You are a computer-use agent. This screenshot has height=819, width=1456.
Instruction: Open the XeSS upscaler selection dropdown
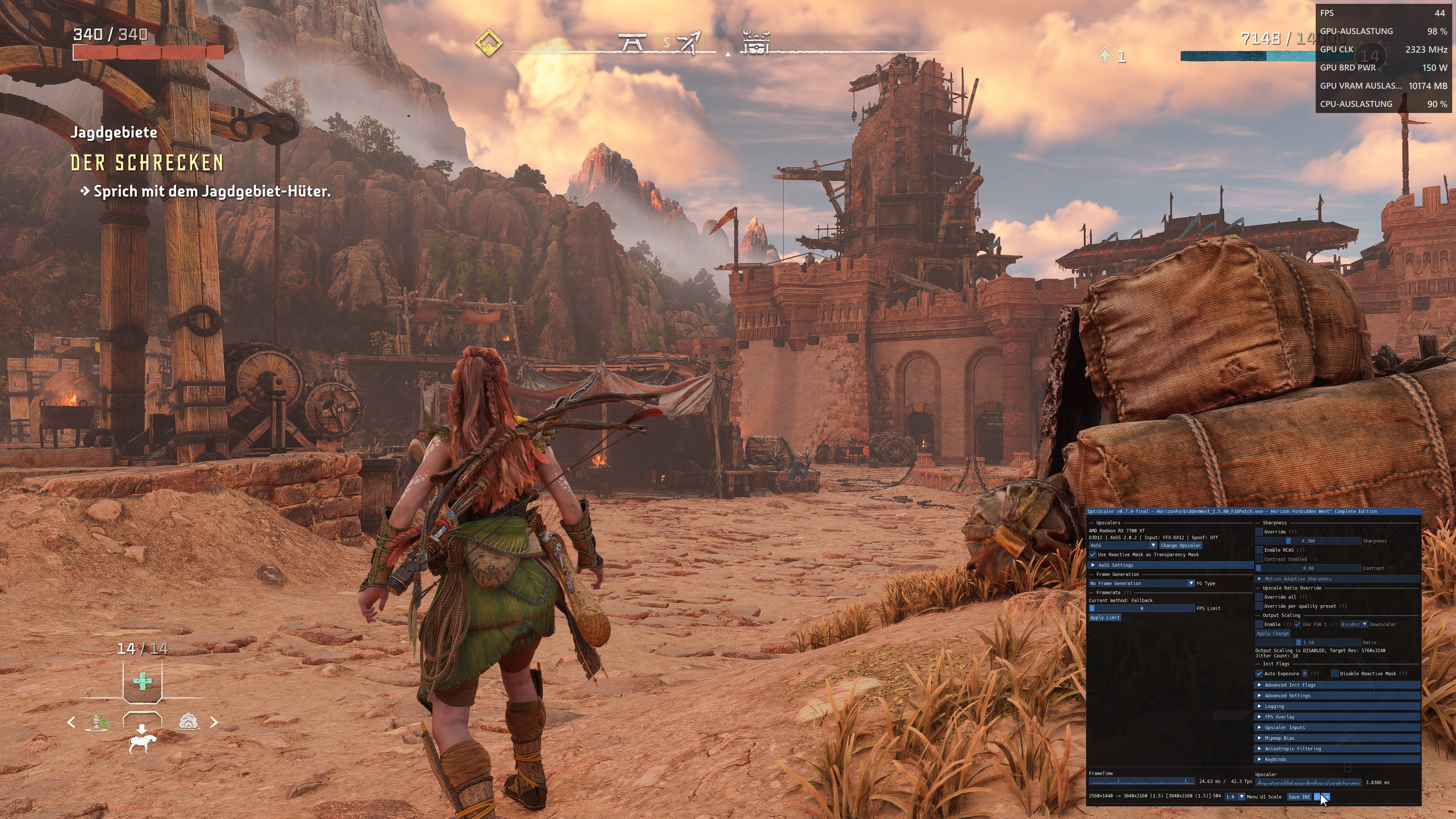coord(1122,546)
